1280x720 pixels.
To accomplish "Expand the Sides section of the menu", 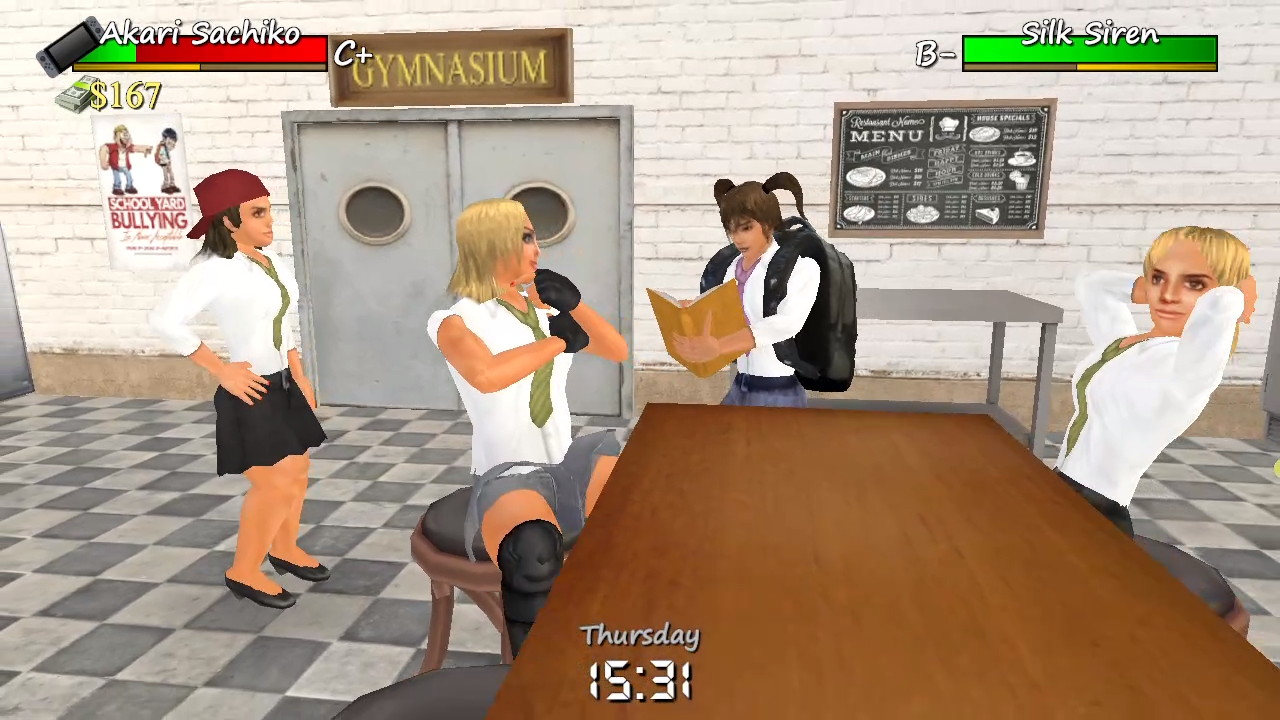I will (x=920, y=197).
